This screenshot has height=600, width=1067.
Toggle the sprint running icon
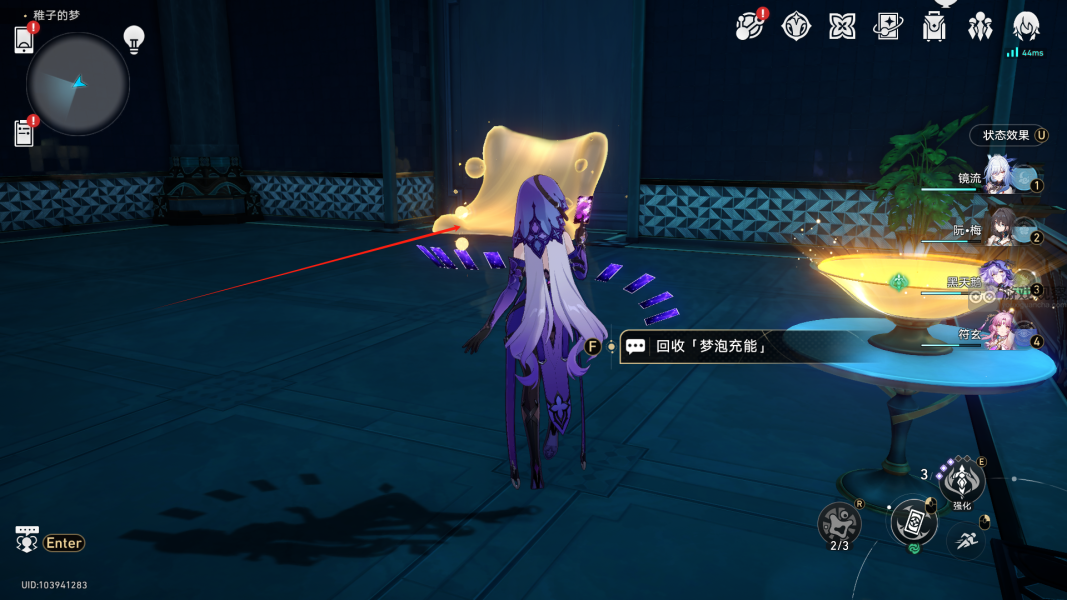[964, 540]
